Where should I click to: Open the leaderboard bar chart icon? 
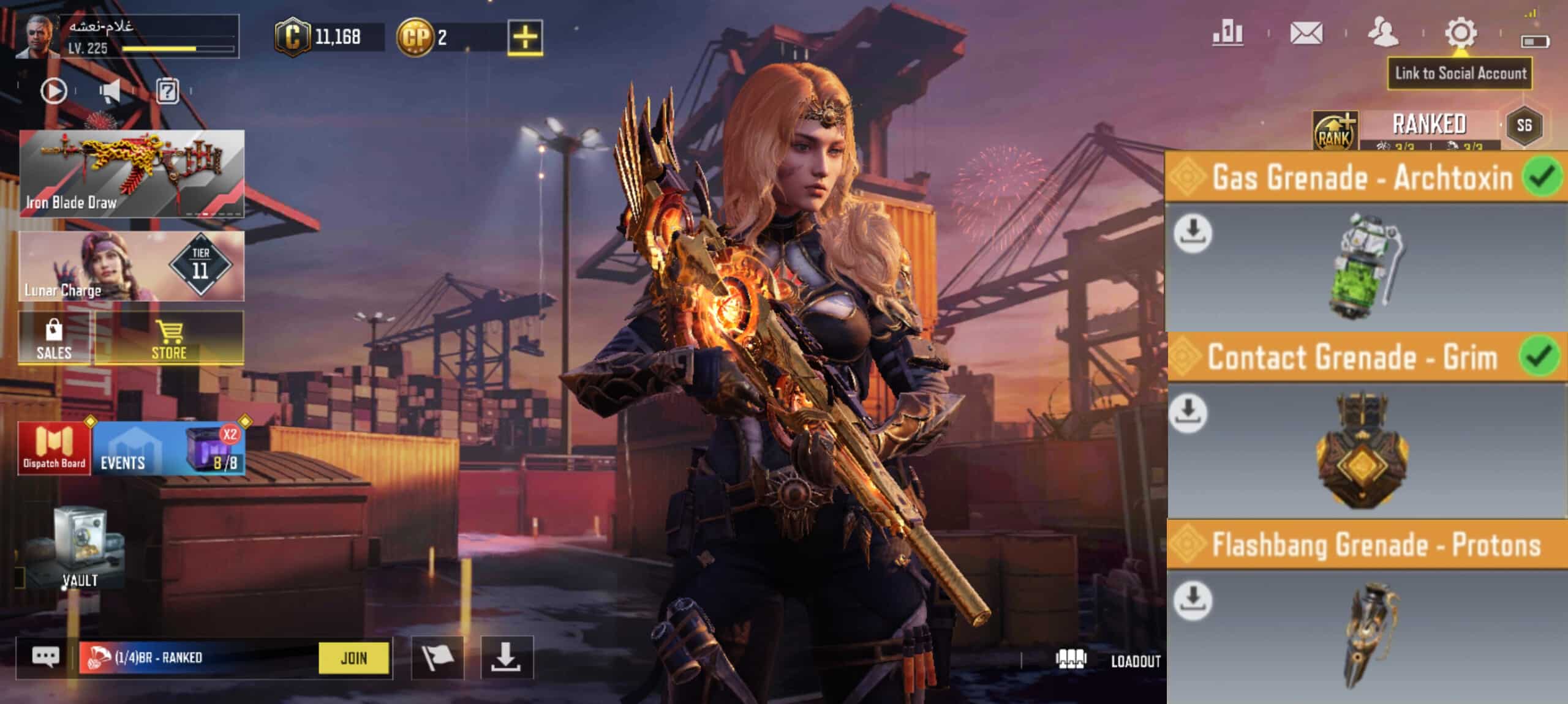pos(1227,33)
